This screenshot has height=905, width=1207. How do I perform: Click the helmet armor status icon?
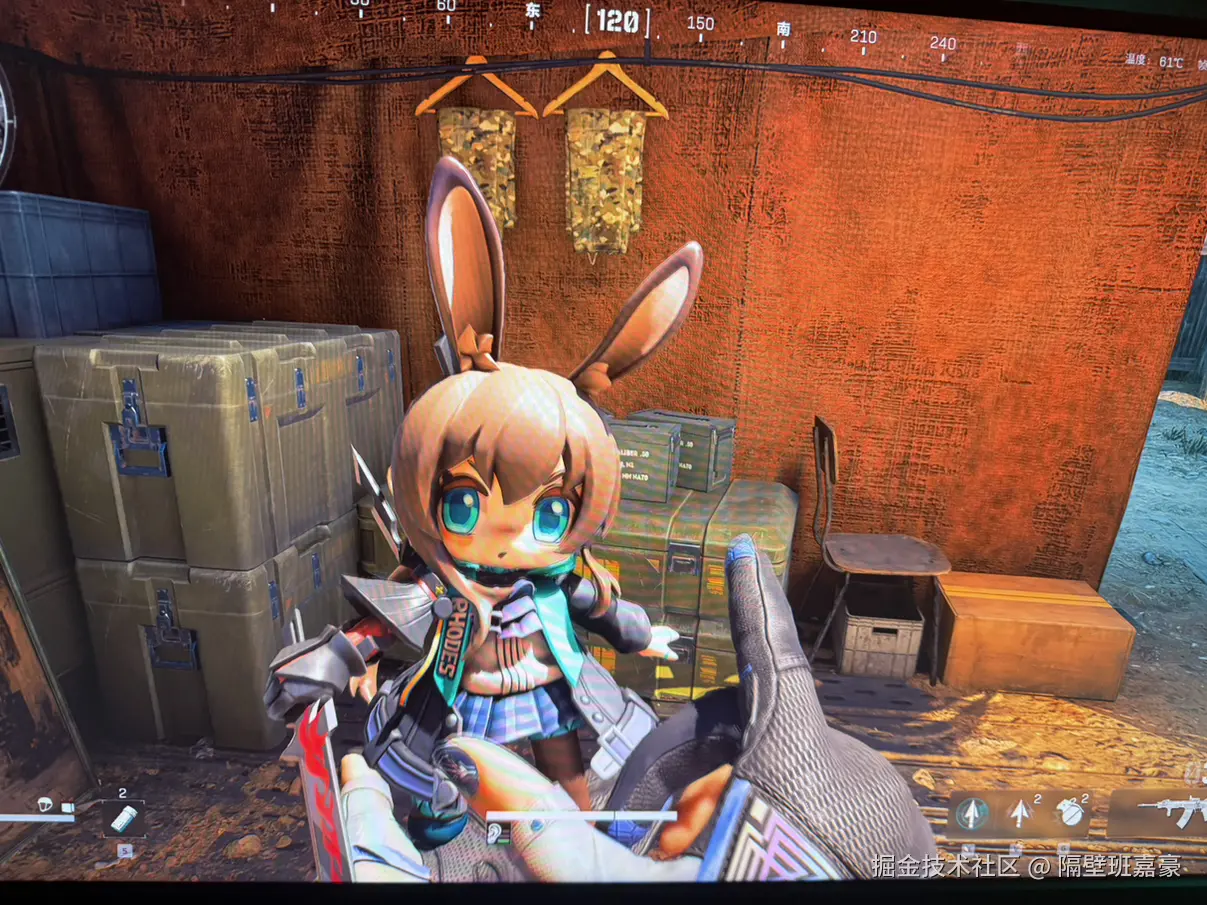coord(47,805)
